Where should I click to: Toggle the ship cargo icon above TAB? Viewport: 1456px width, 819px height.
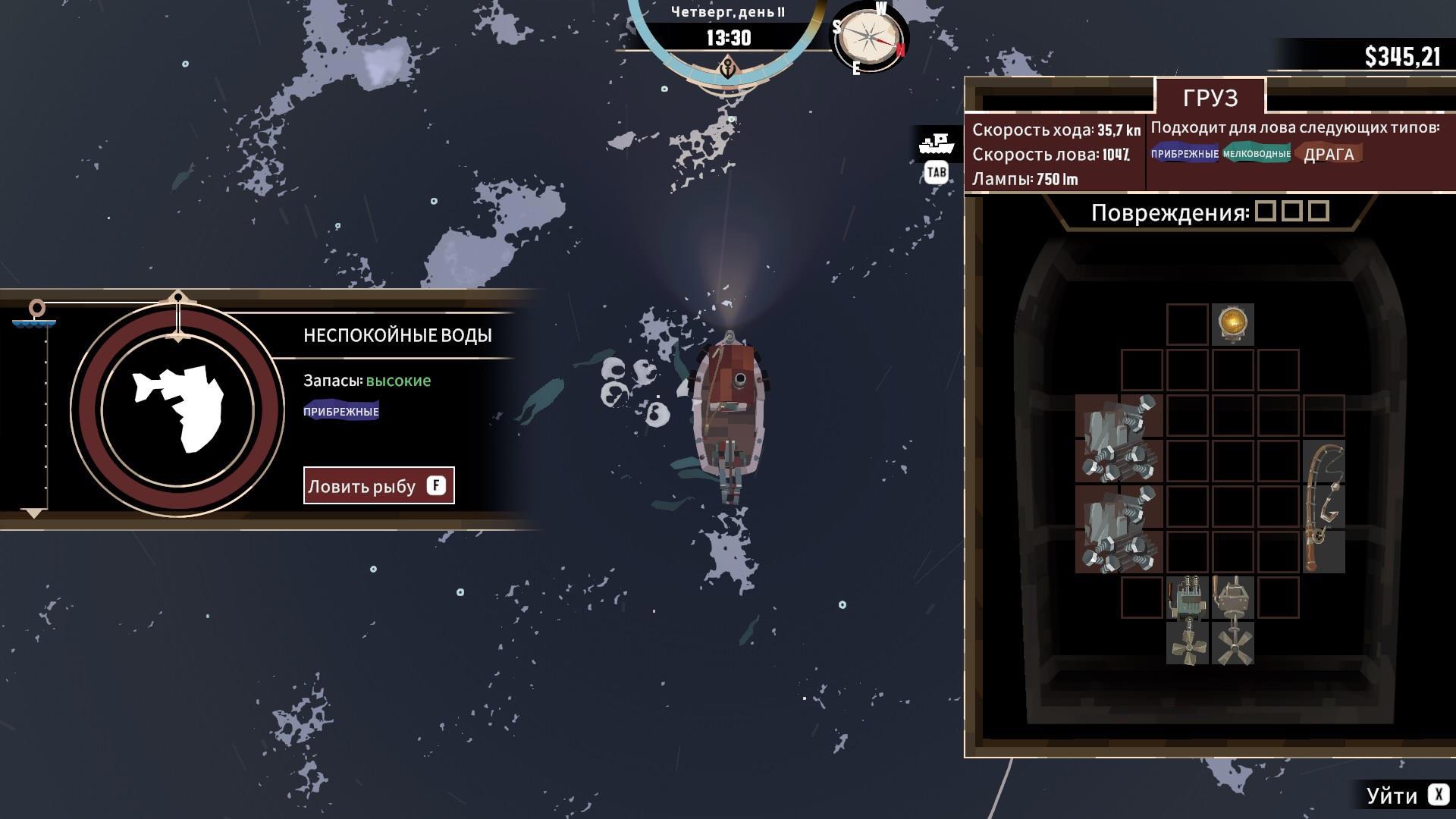click(x=937, y=143)
